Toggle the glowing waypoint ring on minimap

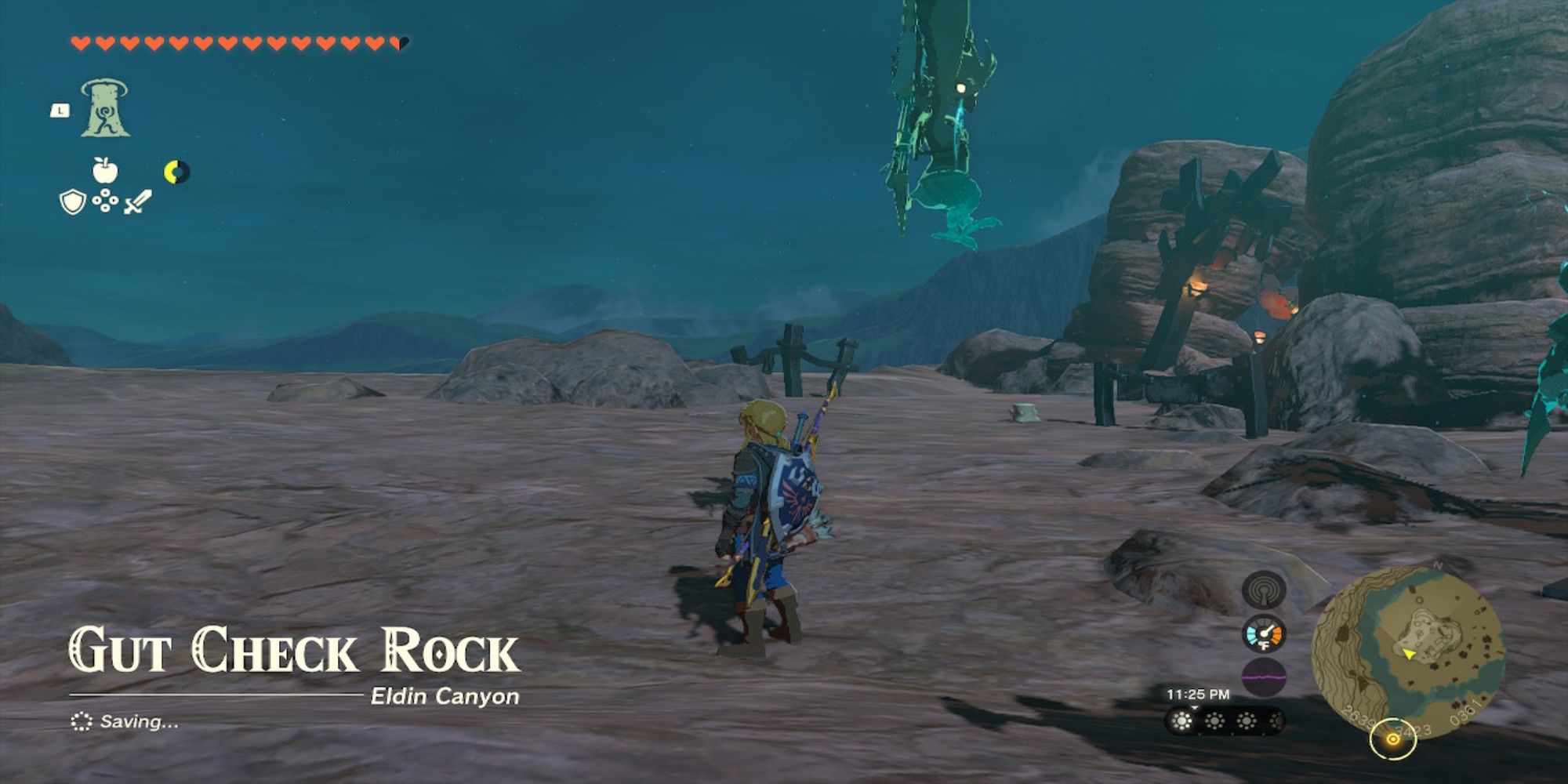[x=1392, y=739]
